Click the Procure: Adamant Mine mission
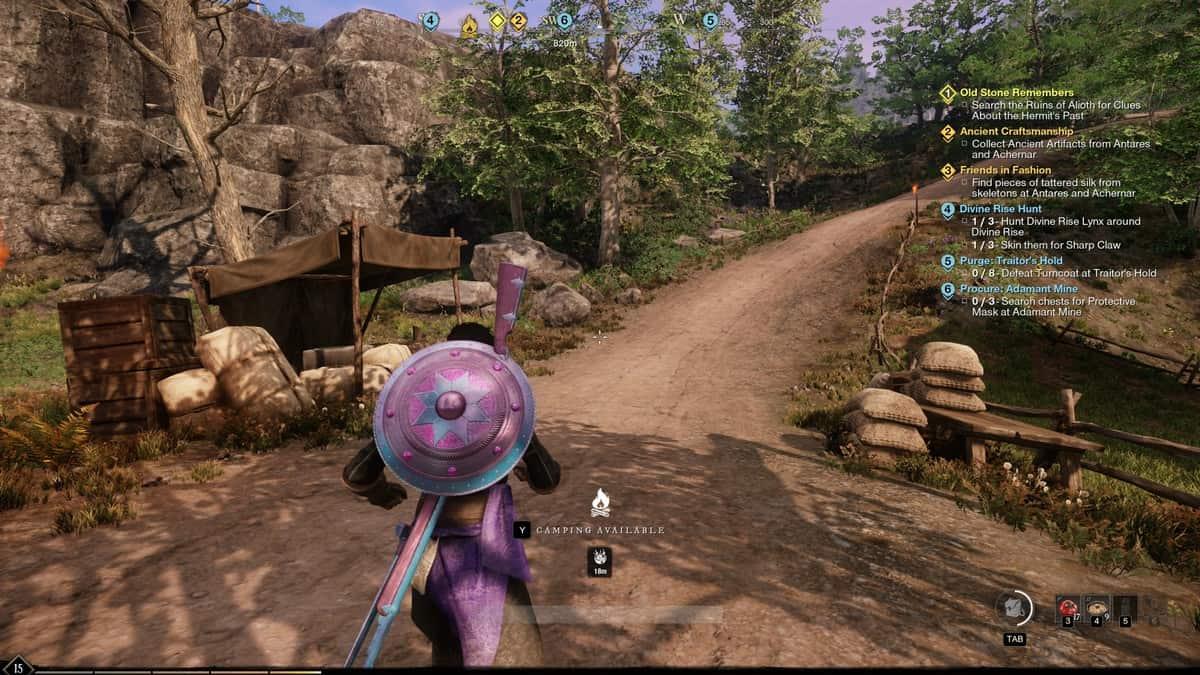1200x675 pixels. (1013, 289)
